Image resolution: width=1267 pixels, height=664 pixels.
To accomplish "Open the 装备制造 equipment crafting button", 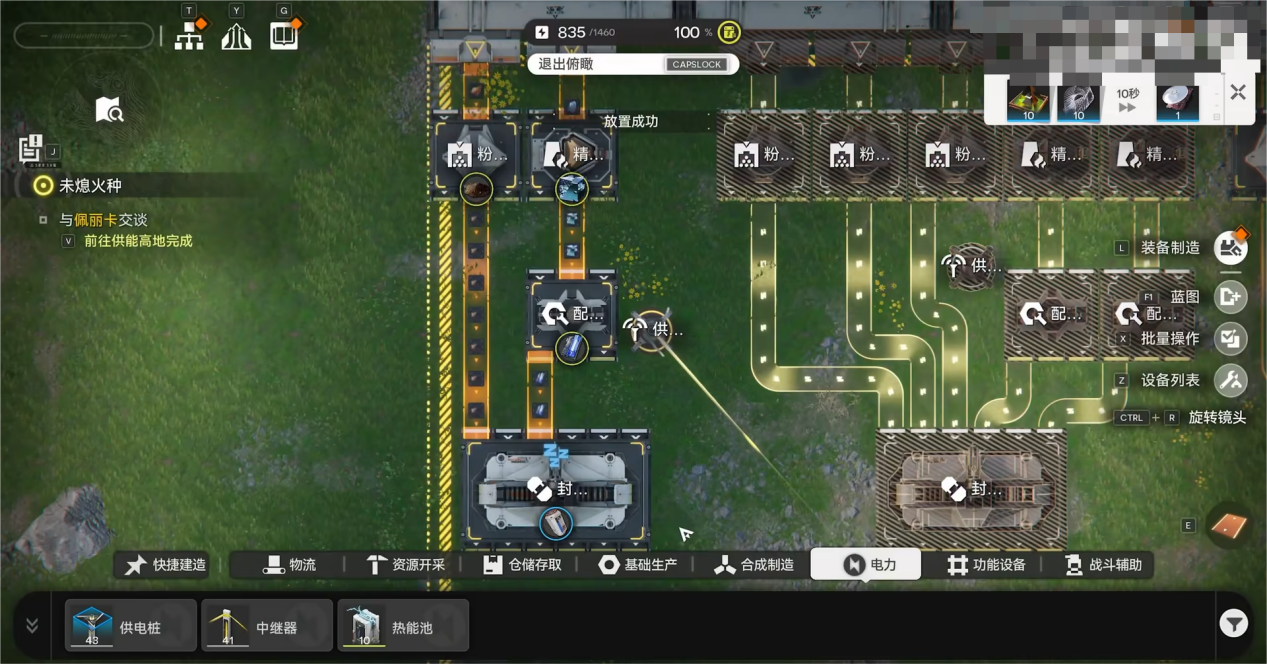I will coord(1231,247).
